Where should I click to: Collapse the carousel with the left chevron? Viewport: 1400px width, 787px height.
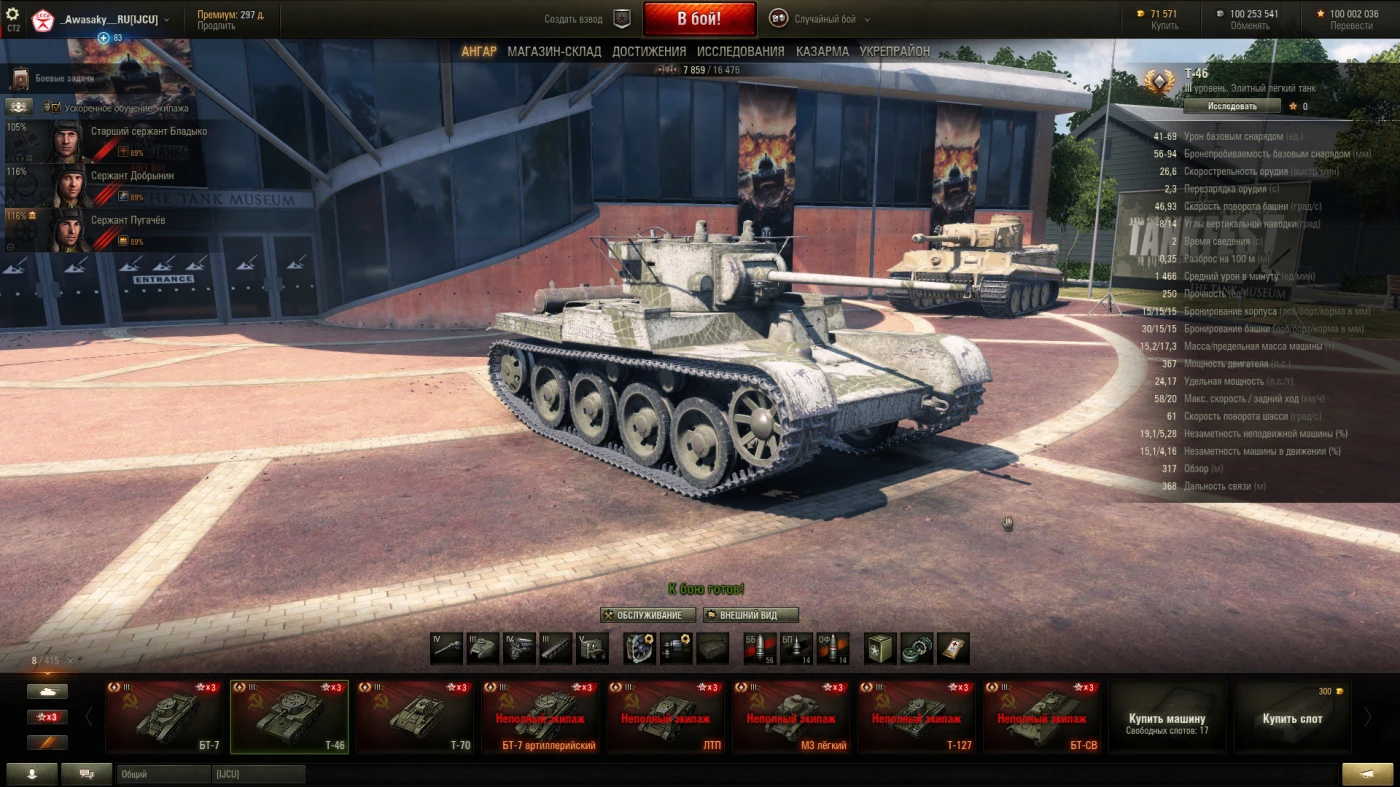tap(88, 717)
